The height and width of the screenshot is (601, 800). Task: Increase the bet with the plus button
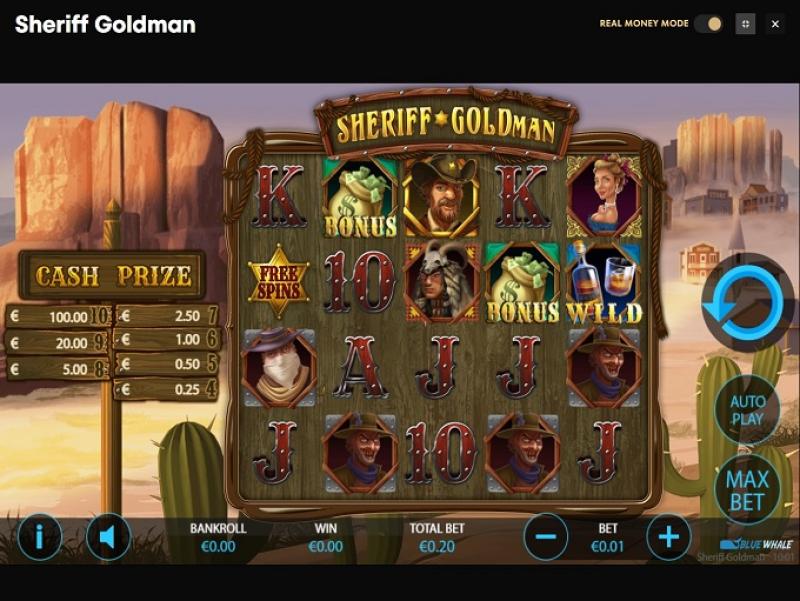point(668,538)
